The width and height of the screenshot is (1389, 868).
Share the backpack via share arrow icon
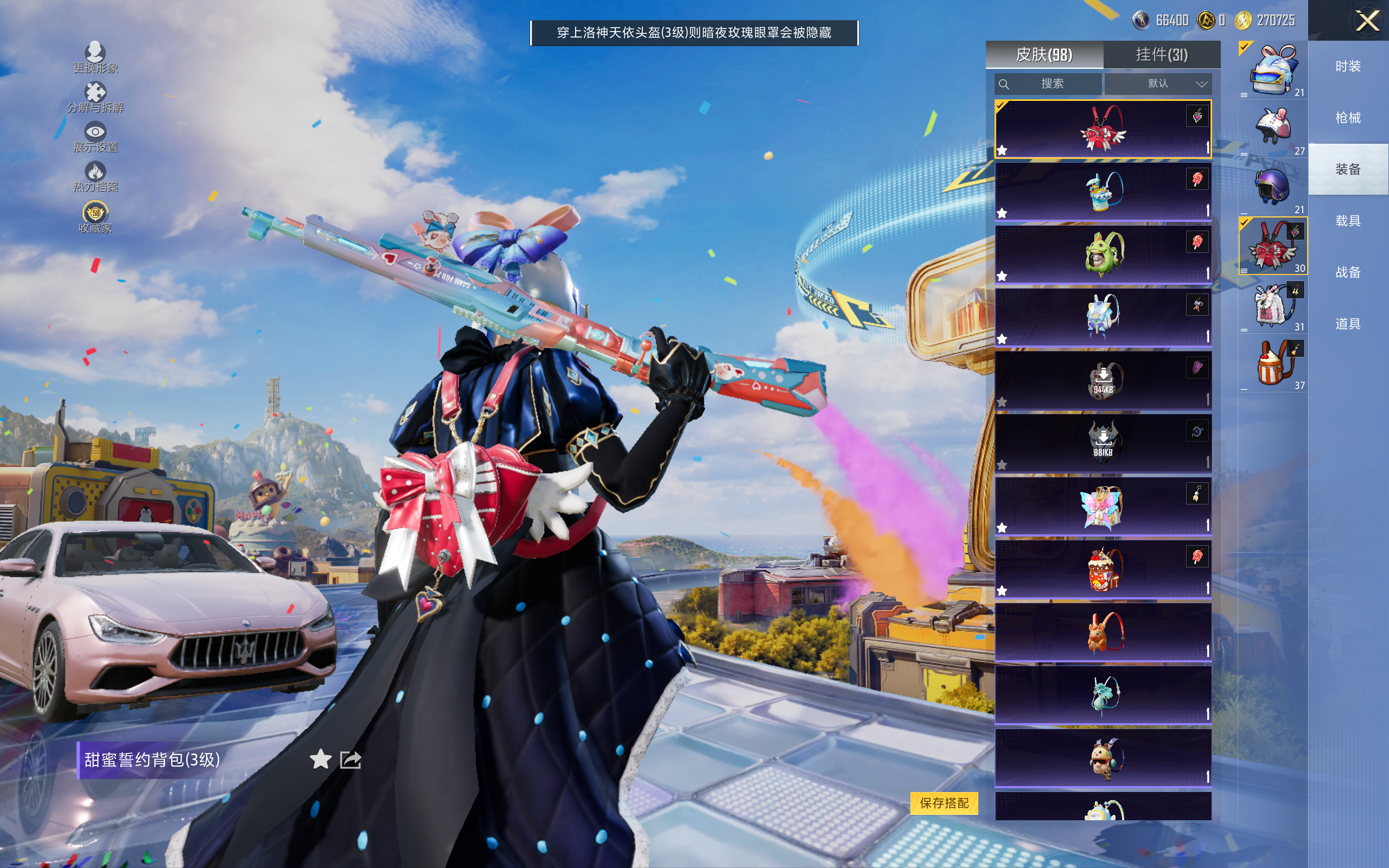[x=350, y=759]
